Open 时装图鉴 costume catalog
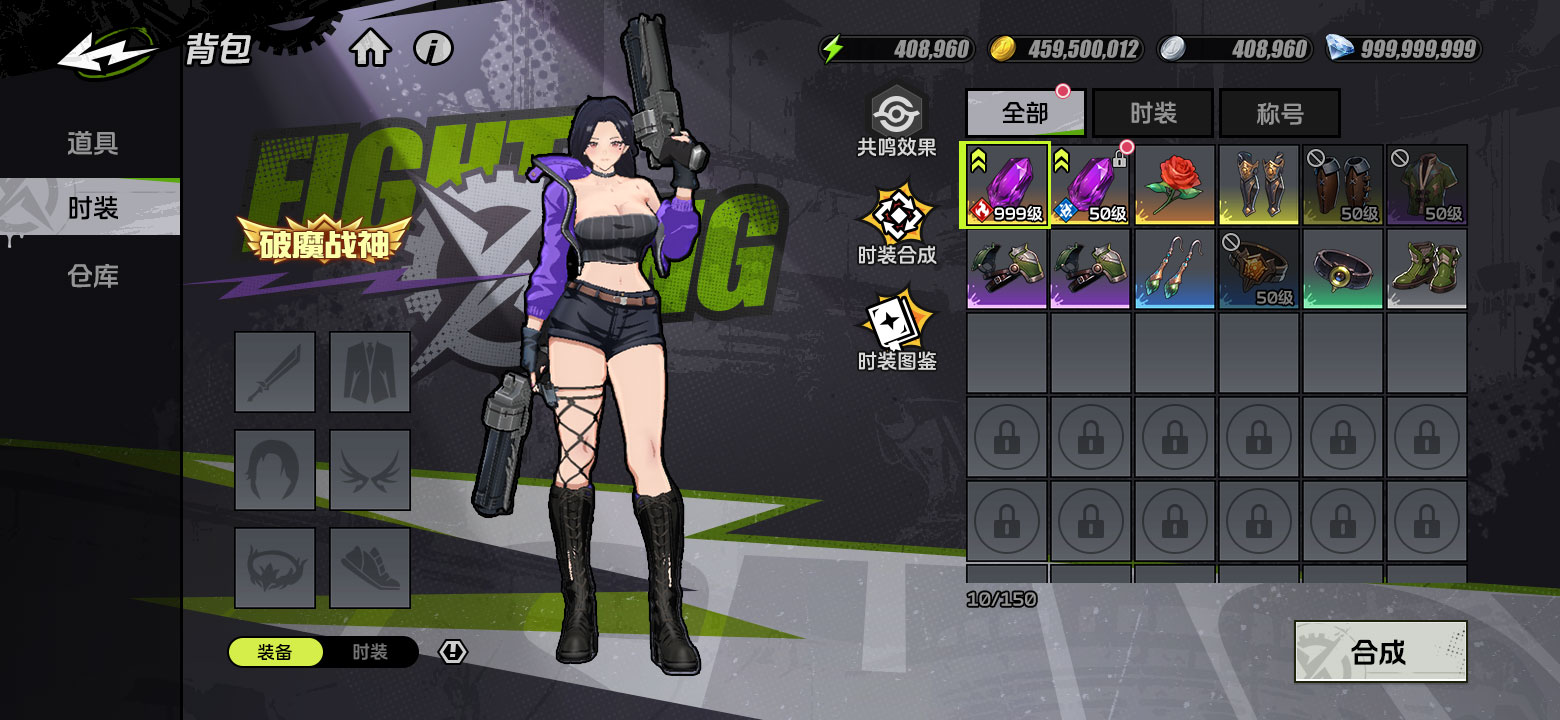The height and width of the screenshot is (720, 1560). 896,331
